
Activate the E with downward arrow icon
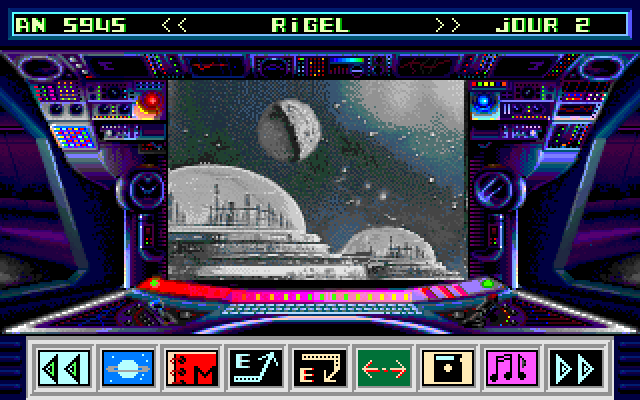(x=320, y=368)
